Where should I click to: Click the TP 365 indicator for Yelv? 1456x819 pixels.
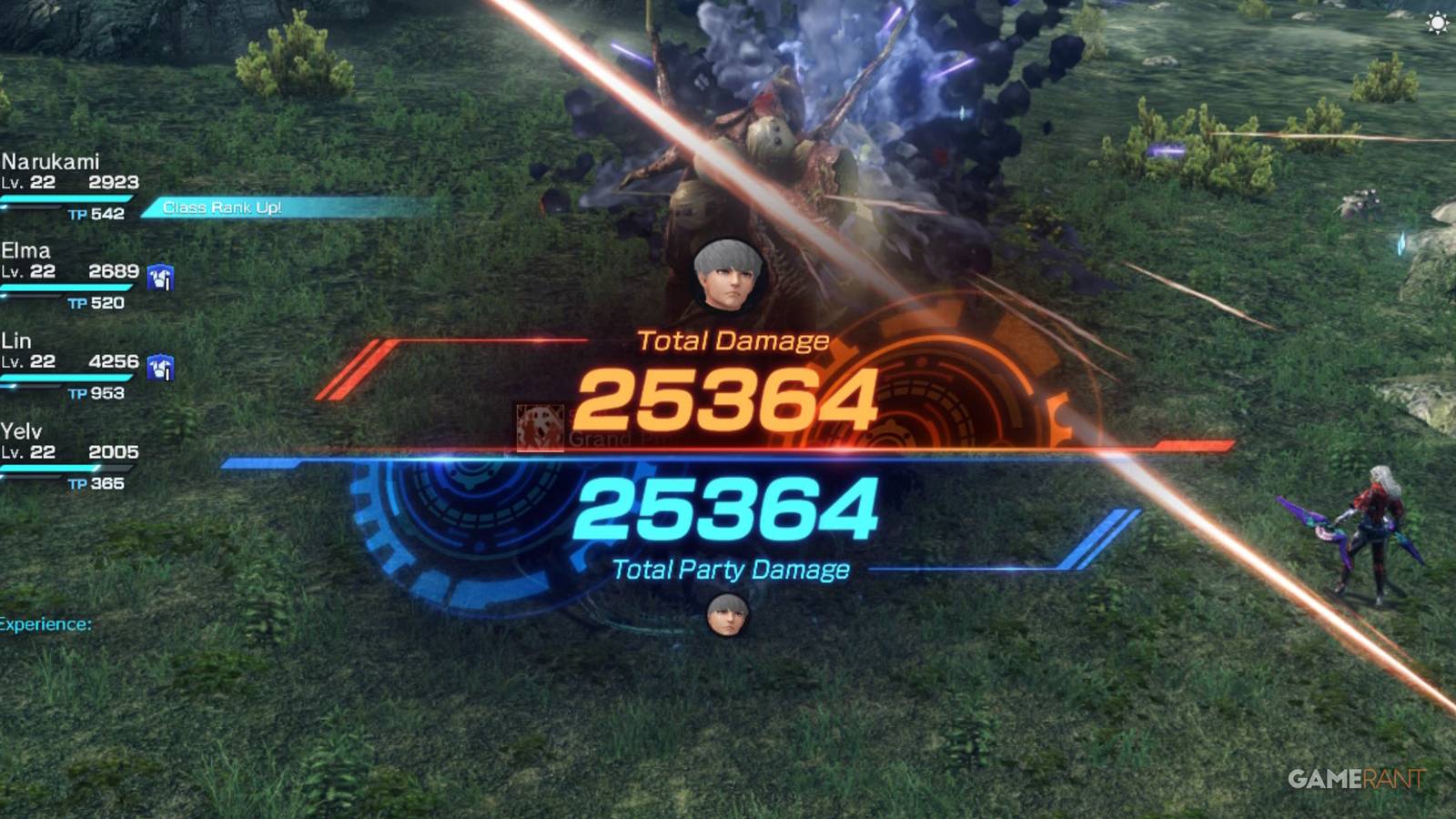tap(96, 482)
